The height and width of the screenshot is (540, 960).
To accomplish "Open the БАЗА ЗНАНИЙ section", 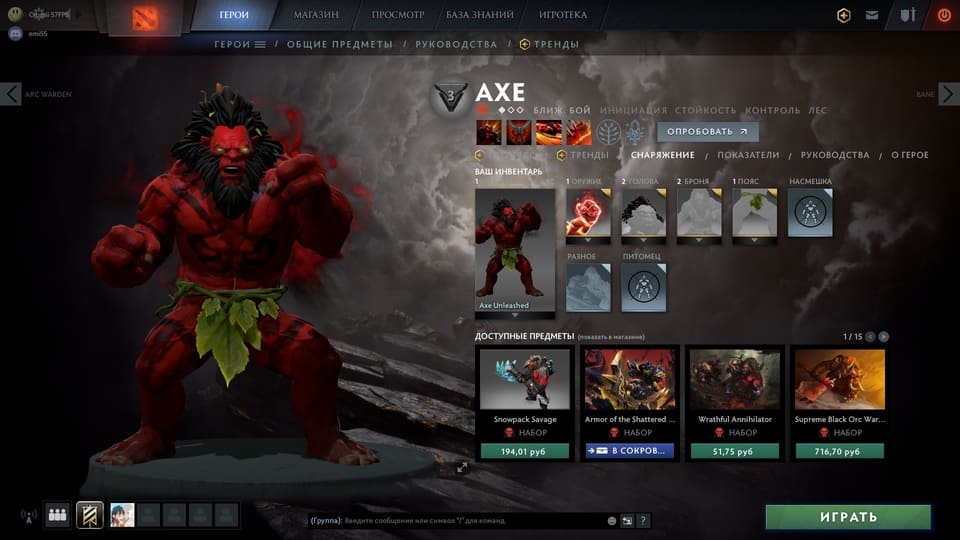I will pyautogui.click(x=480, y=15).
